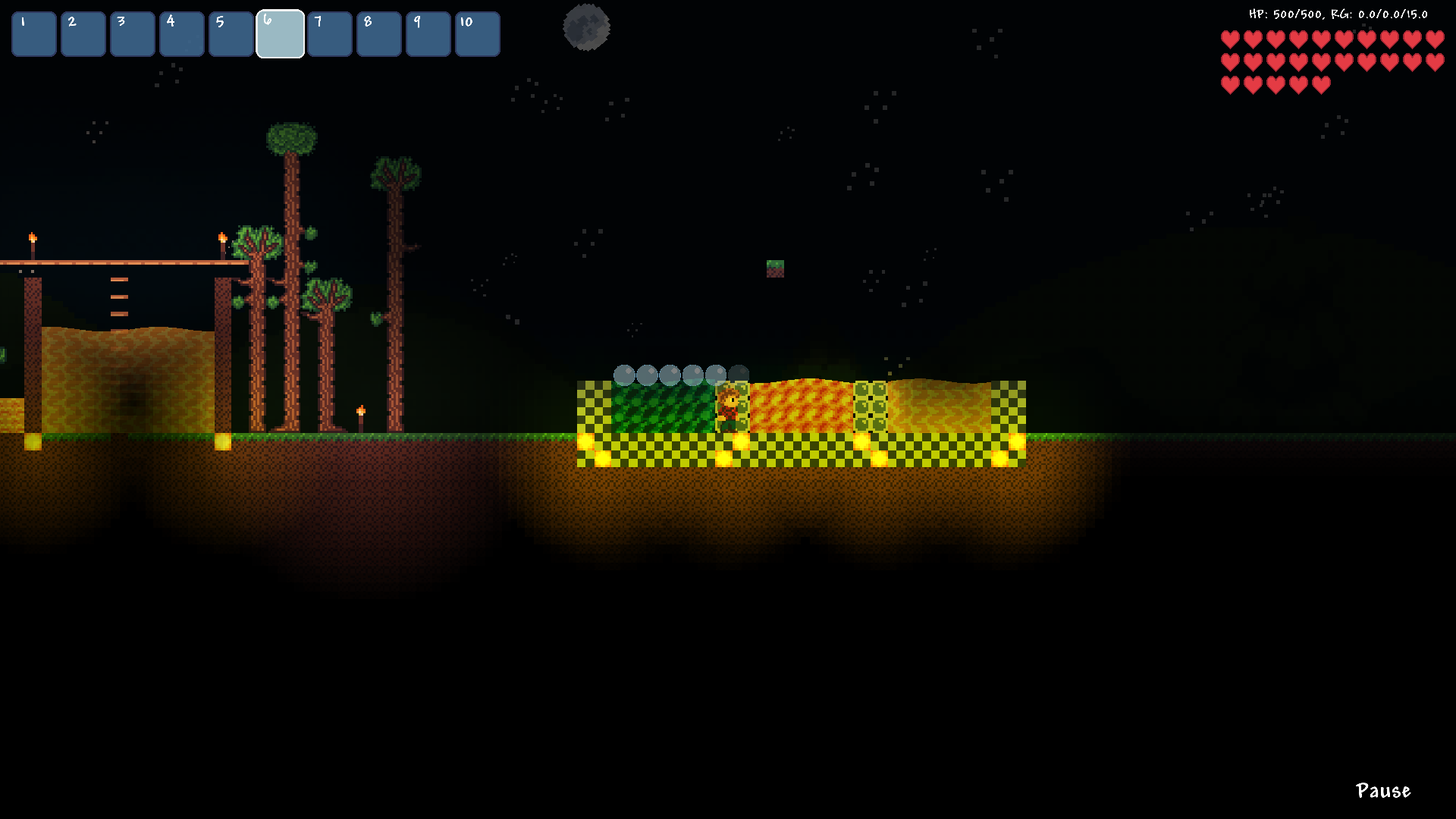Activate hotbar slot 10
This screenshot has height=819, width=1456.
coord(478,34)
